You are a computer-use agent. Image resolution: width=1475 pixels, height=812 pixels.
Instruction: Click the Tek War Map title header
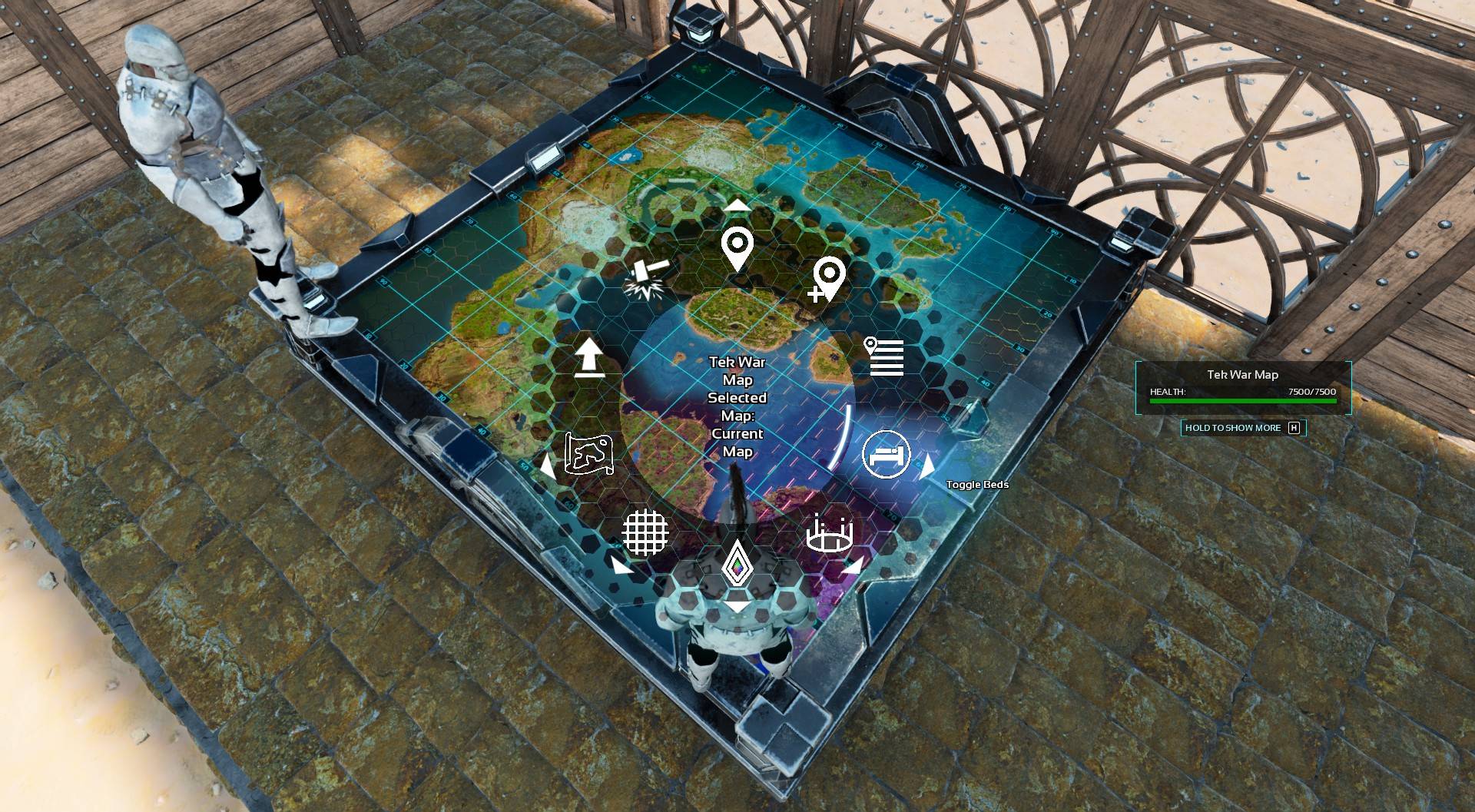pos(1242,375)
